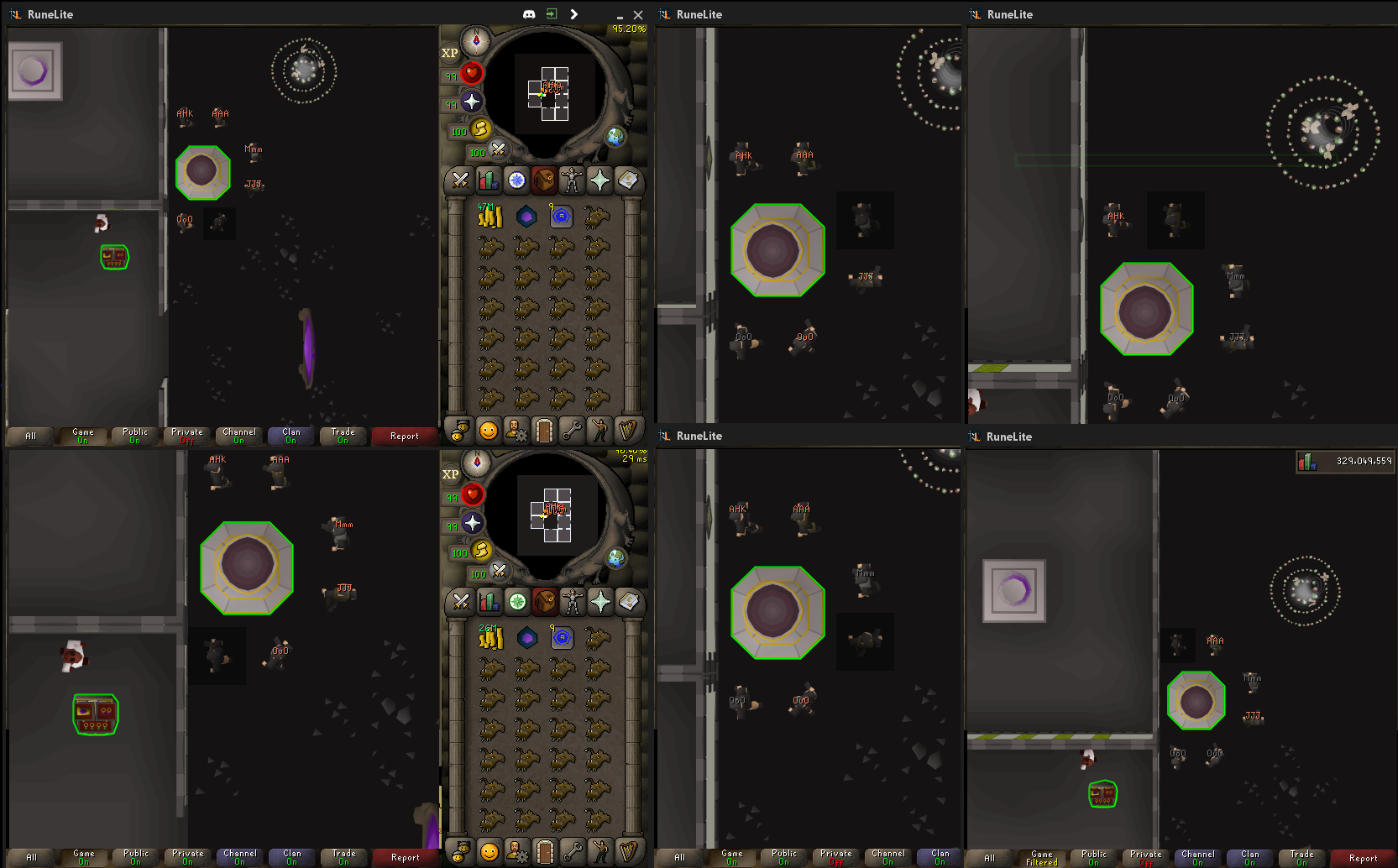Switch to the Worn Equipment tab

[x=572, y=180]
